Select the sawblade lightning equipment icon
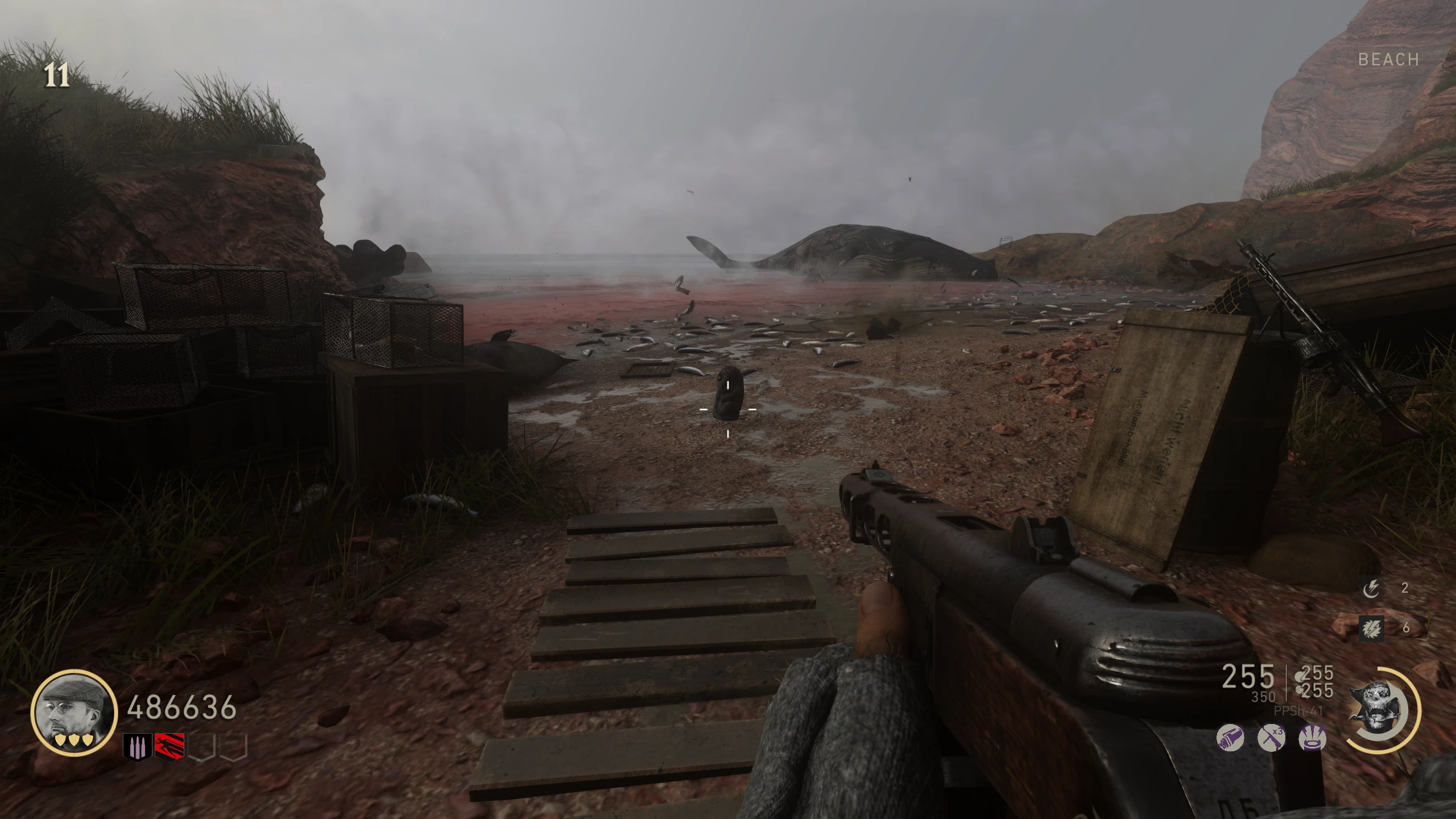This screenshot has height=819, width=1456. (1371, 627)
